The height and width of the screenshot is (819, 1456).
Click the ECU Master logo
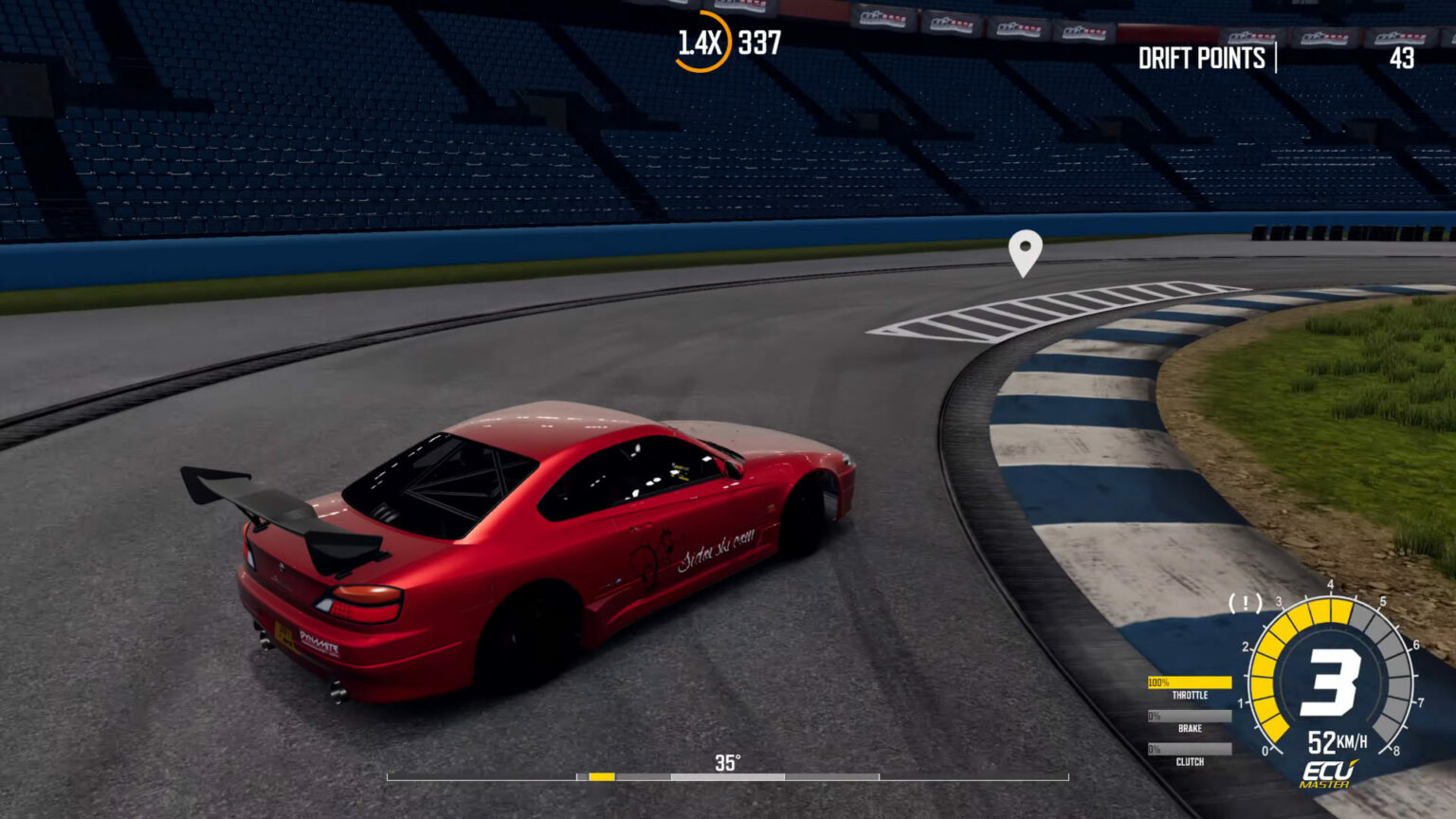coord(1327,773)
